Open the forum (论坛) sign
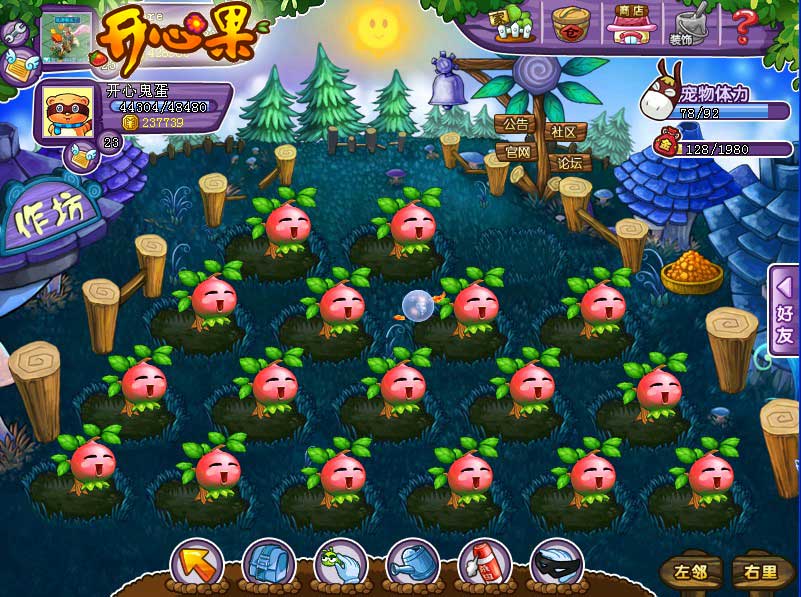 (569, 162)
